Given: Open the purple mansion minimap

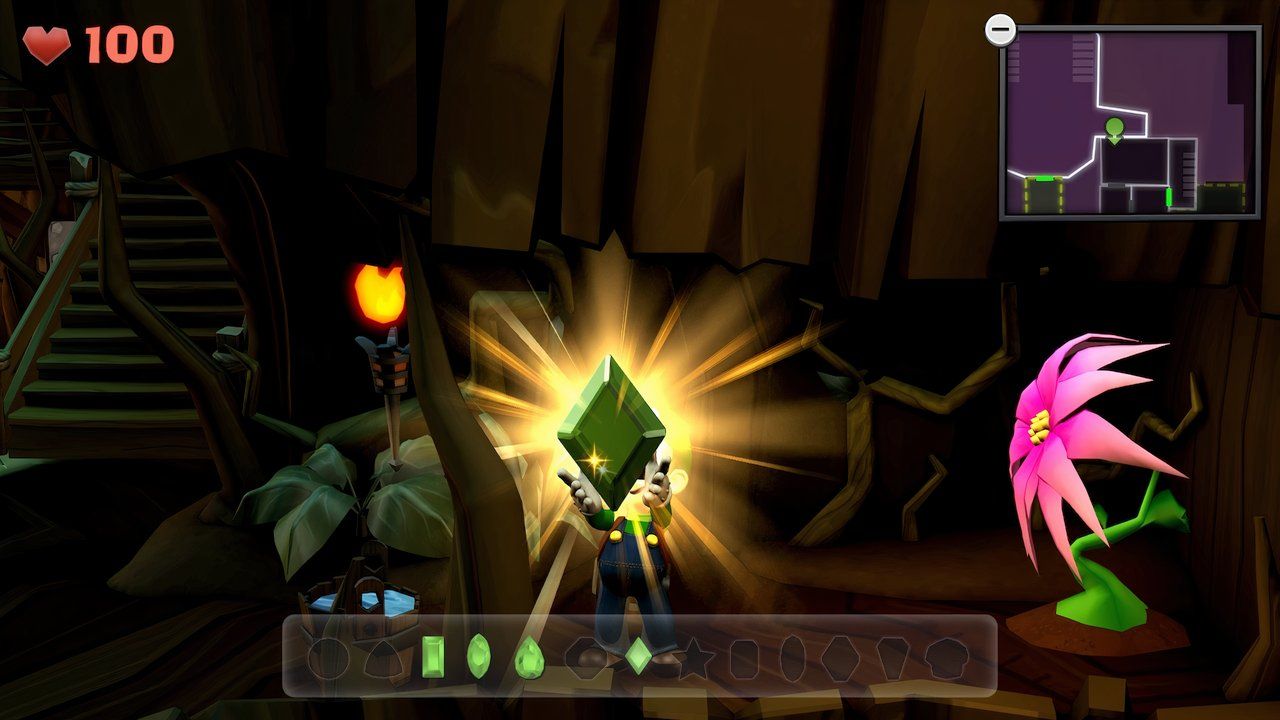Looking at the screenshot, I should [x=1130, y=122].
